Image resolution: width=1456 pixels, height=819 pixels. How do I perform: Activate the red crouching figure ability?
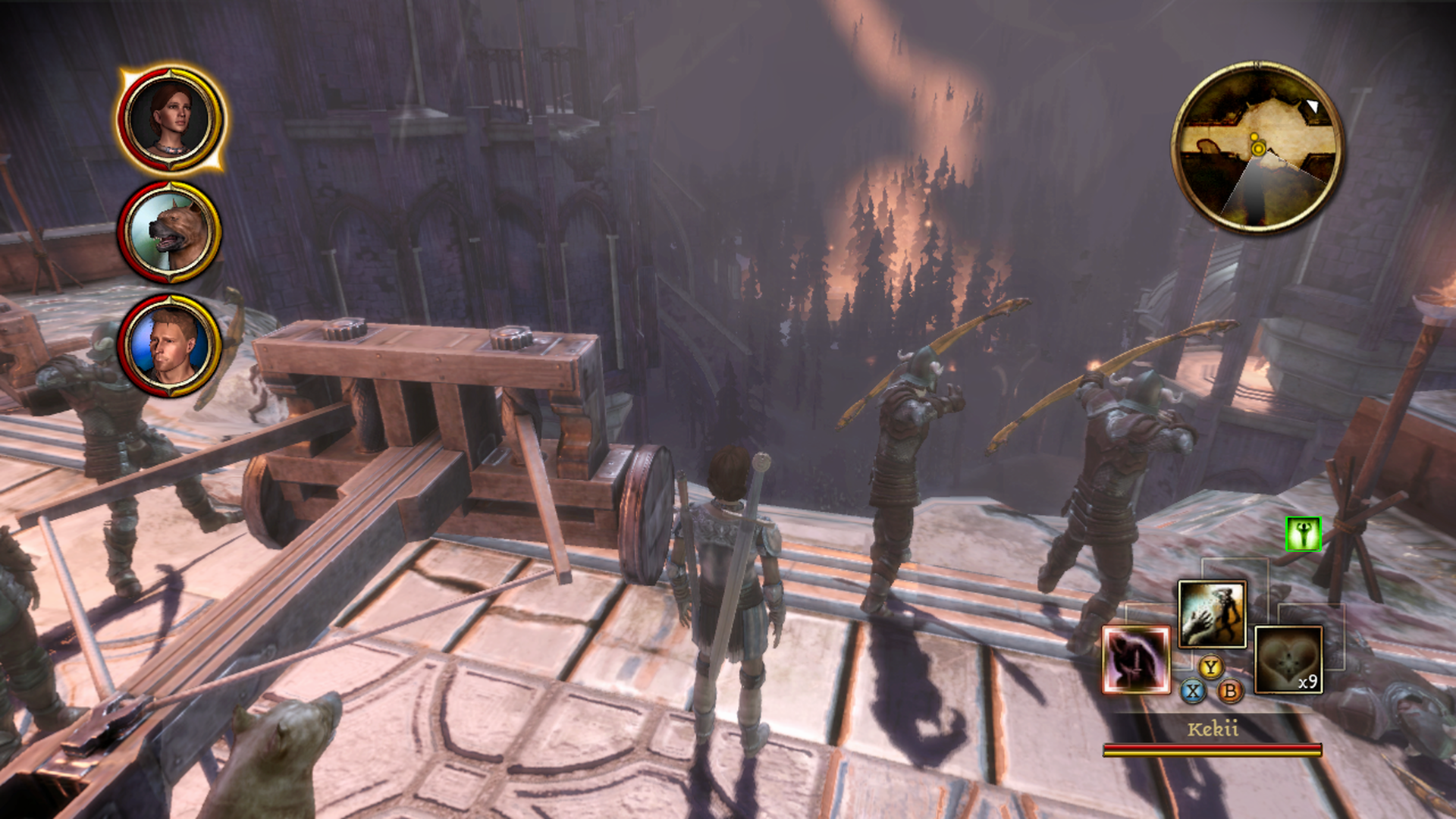click(x=1136, y=660)
